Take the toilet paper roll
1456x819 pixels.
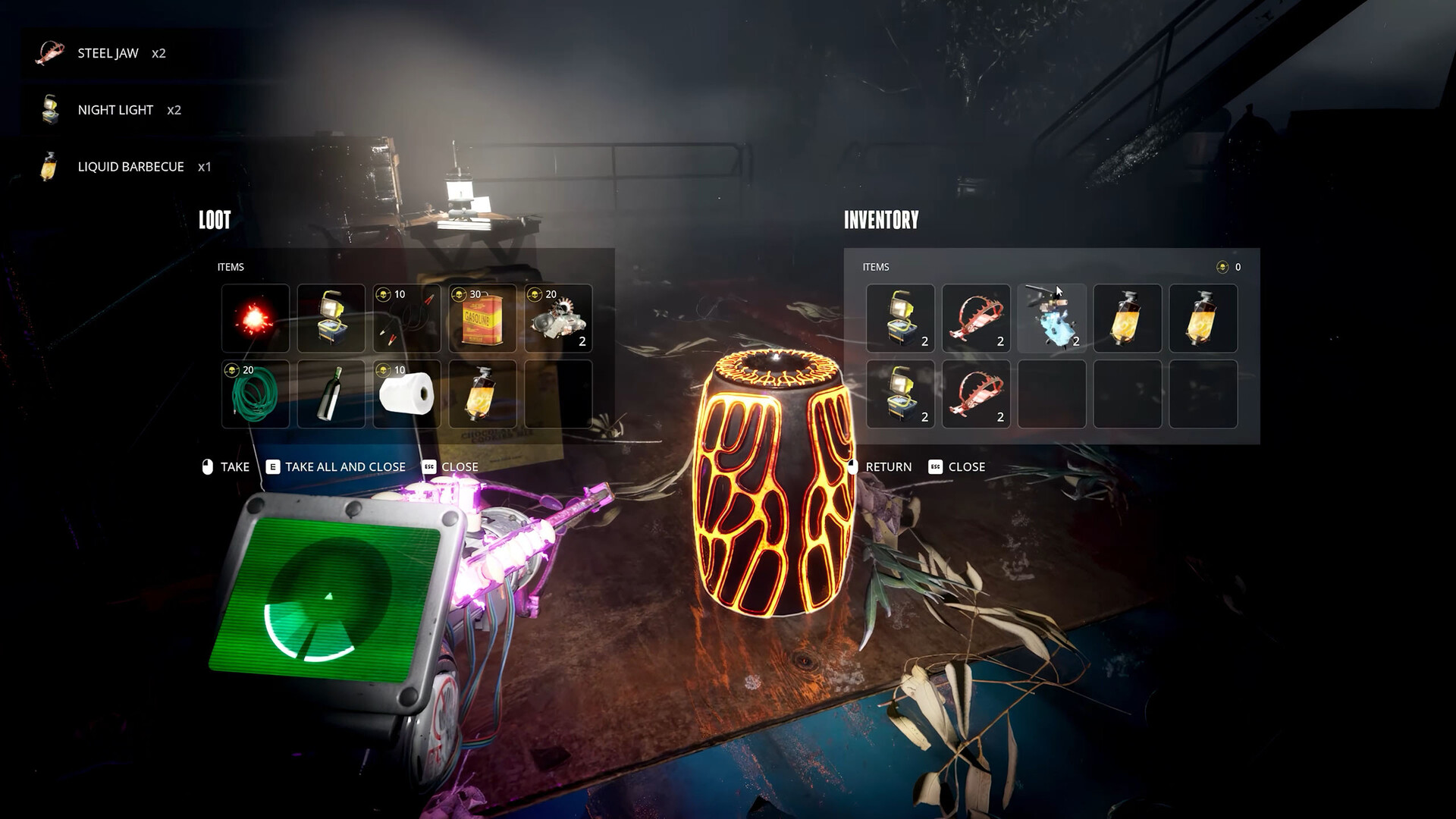[x=407, y=394]
